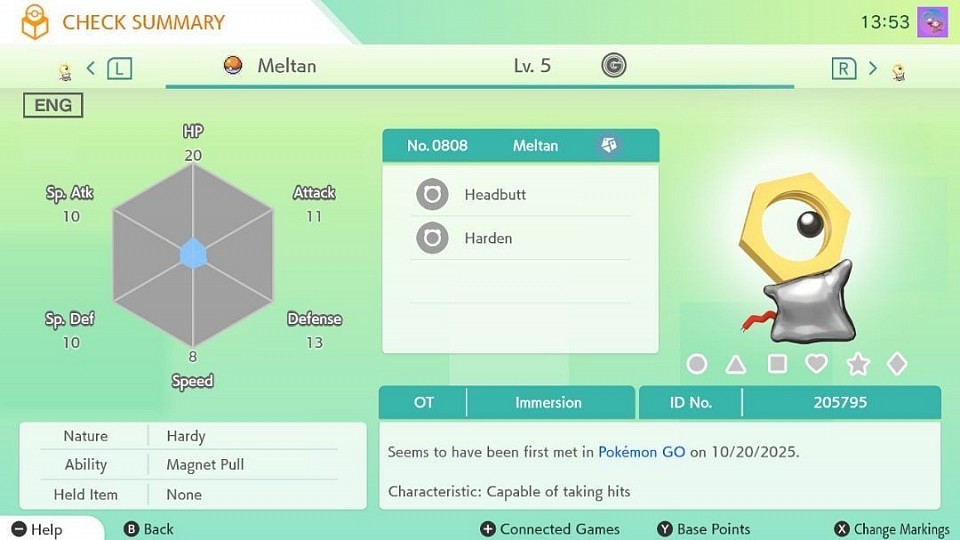The height and width of the screenshot is (540, 960).
Task: Click the profile avatar icon
Action: coord(932,22)
